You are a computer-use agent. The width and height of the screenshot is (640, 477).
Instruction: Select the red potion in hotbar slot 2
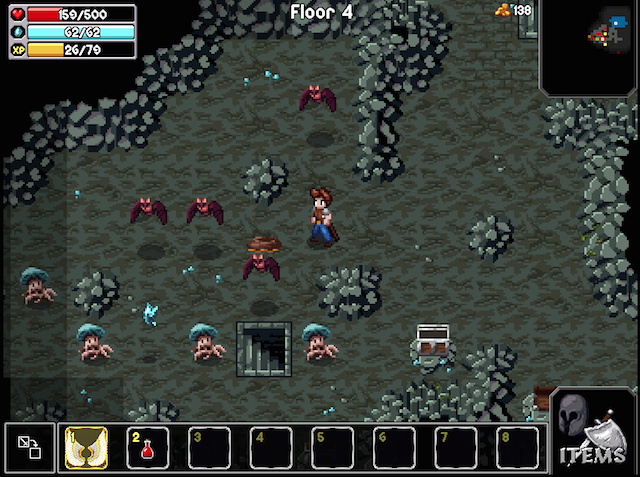148,447
